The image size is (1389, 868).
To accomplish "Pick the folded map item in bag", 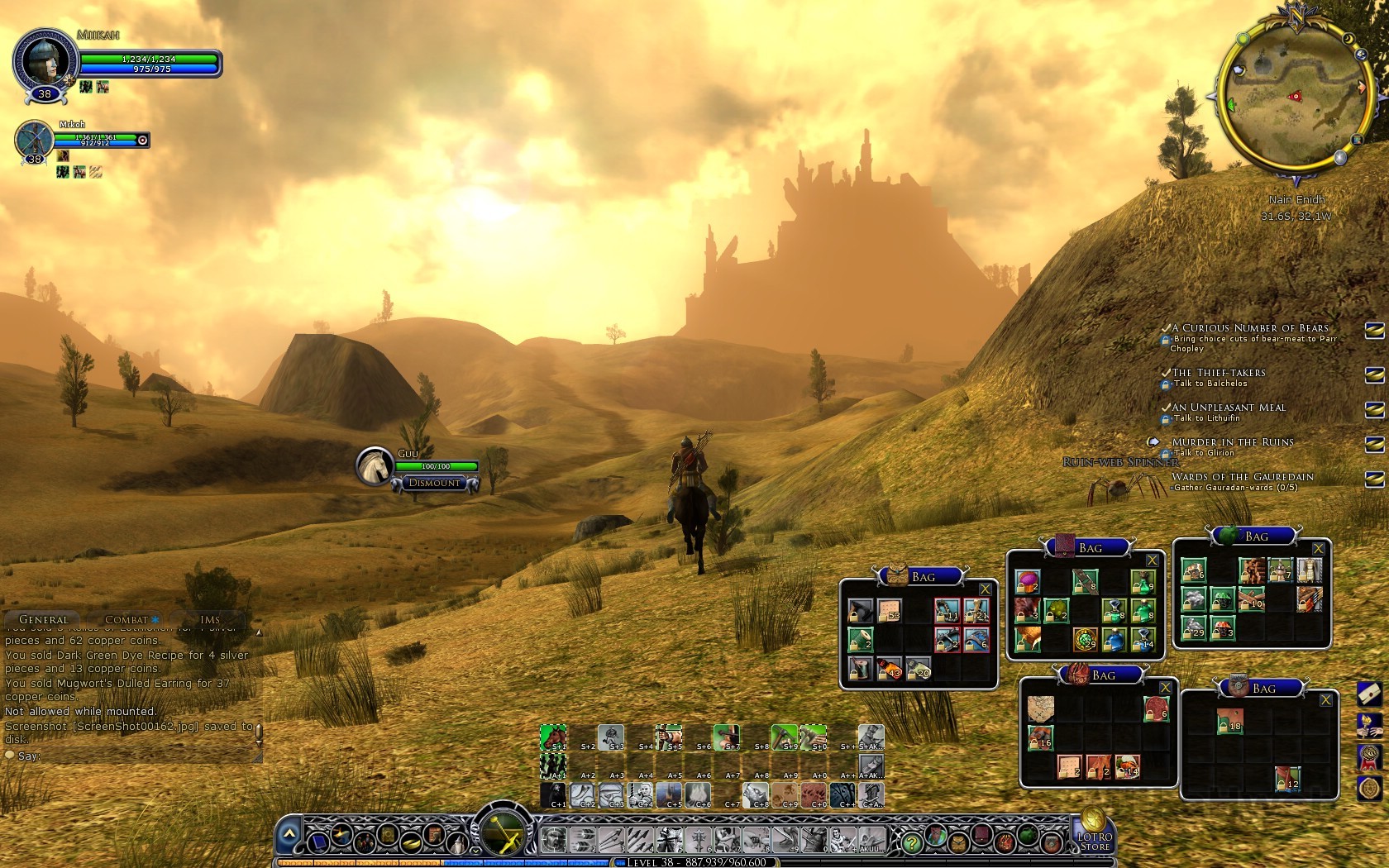I will (x=1040, y=709).
